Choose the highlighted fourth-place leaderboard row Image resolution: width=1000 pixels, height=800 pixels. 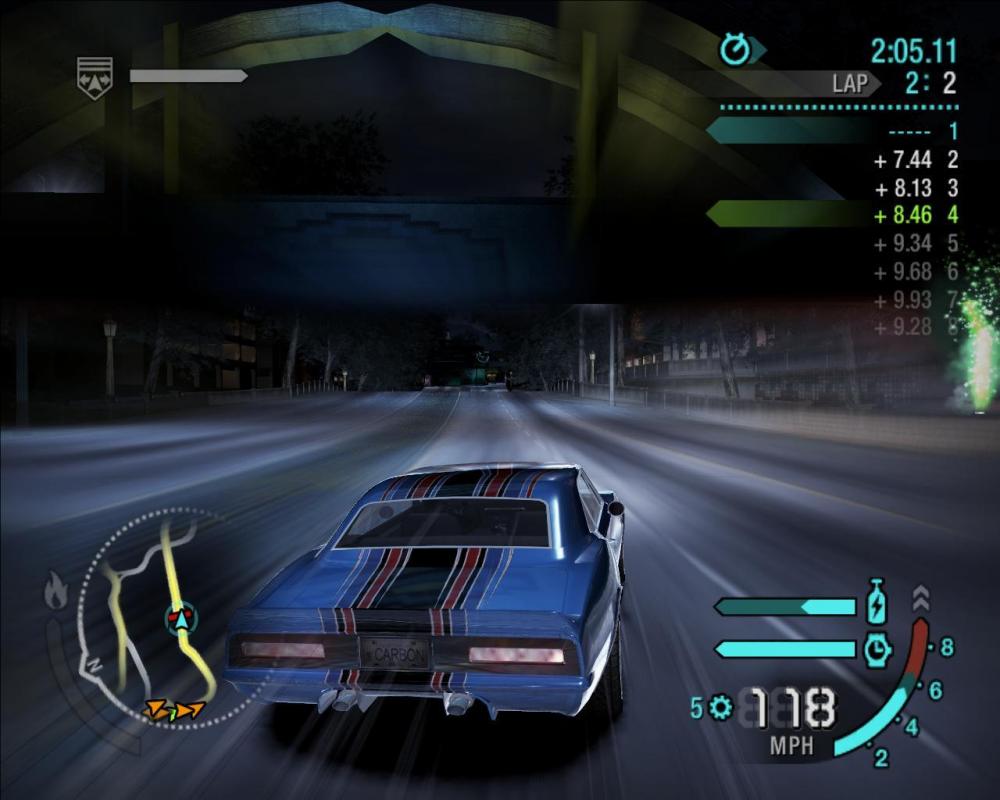832,213
